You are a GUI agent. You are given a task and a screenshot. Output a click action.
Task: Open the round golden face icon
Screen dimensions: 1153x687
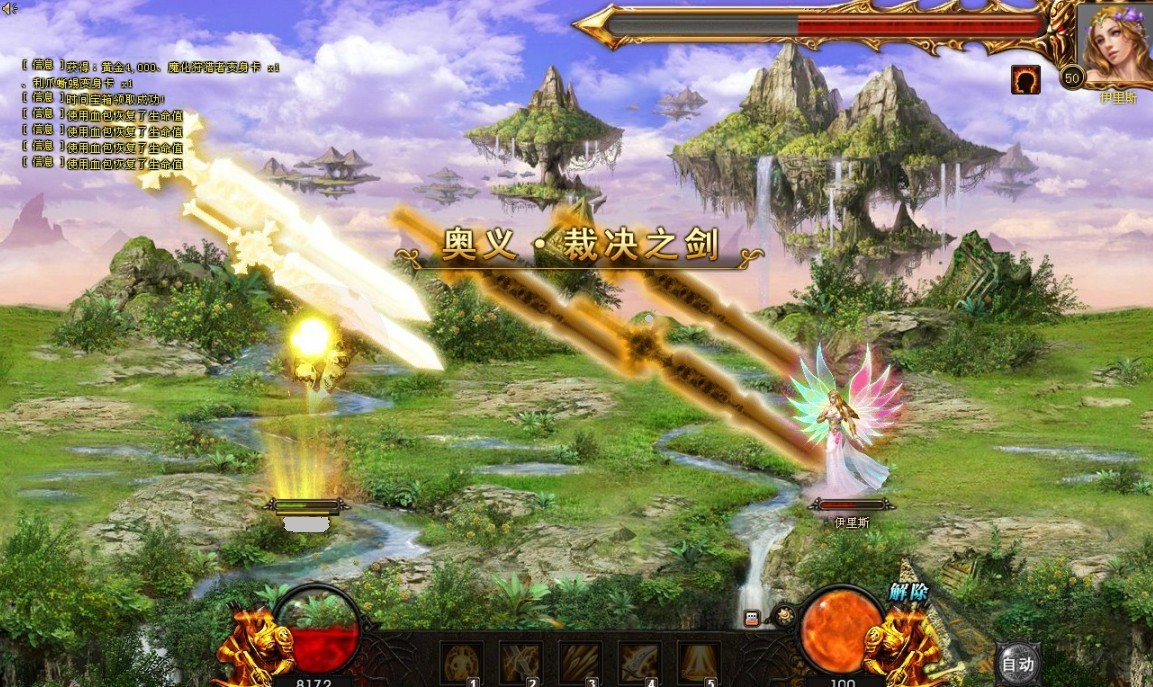[784, 616]
